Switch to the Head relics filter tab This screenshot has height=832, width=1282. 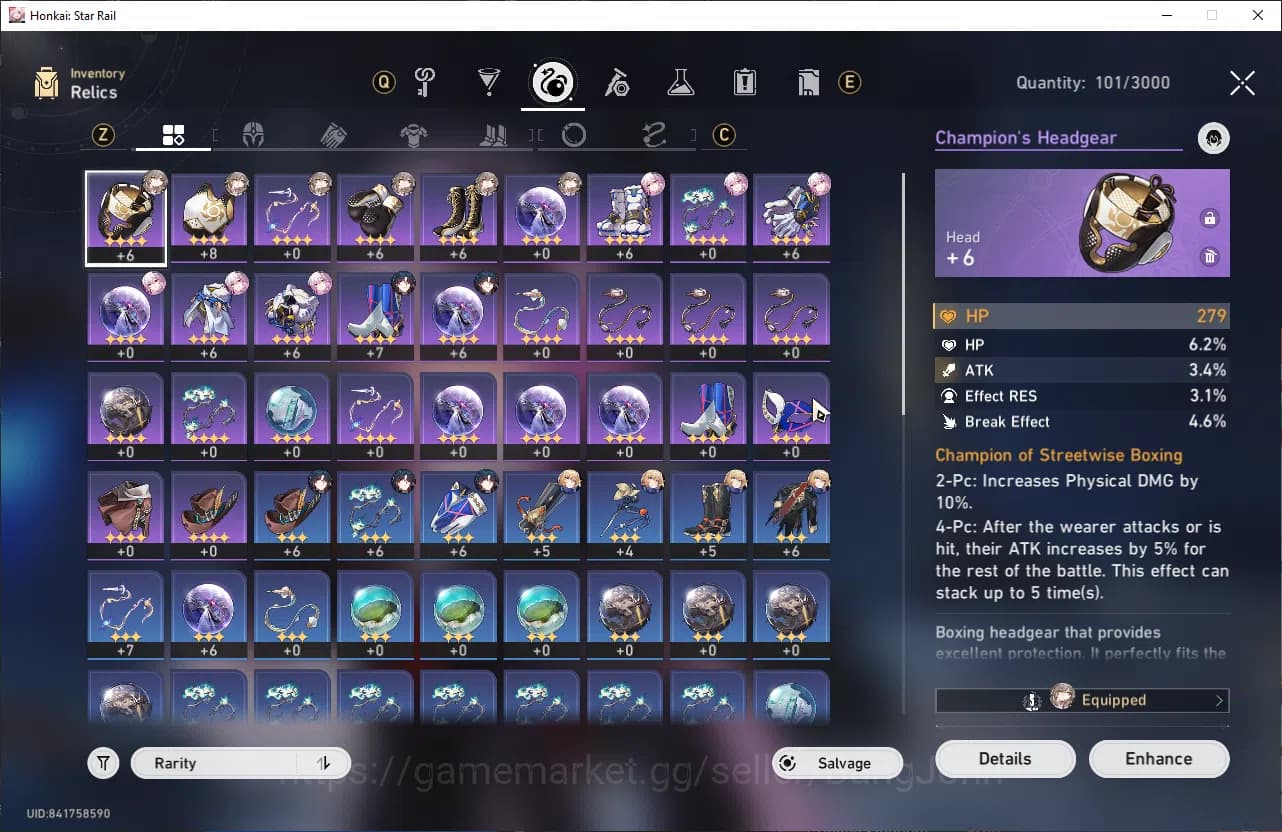[x=253, y=135]
